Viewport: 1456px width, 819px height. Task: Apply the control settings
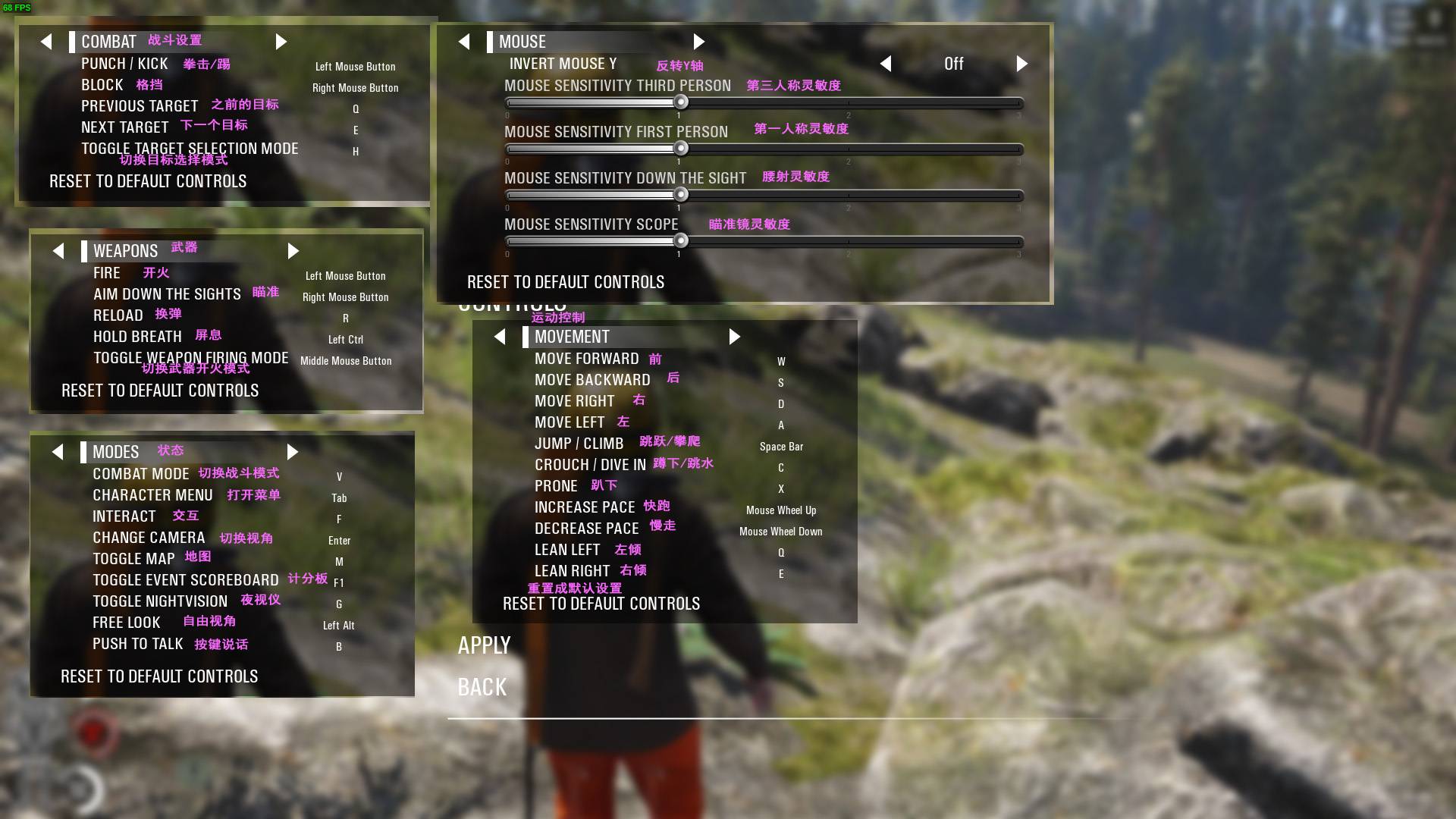pyautogui.click(x=484, y=645)
